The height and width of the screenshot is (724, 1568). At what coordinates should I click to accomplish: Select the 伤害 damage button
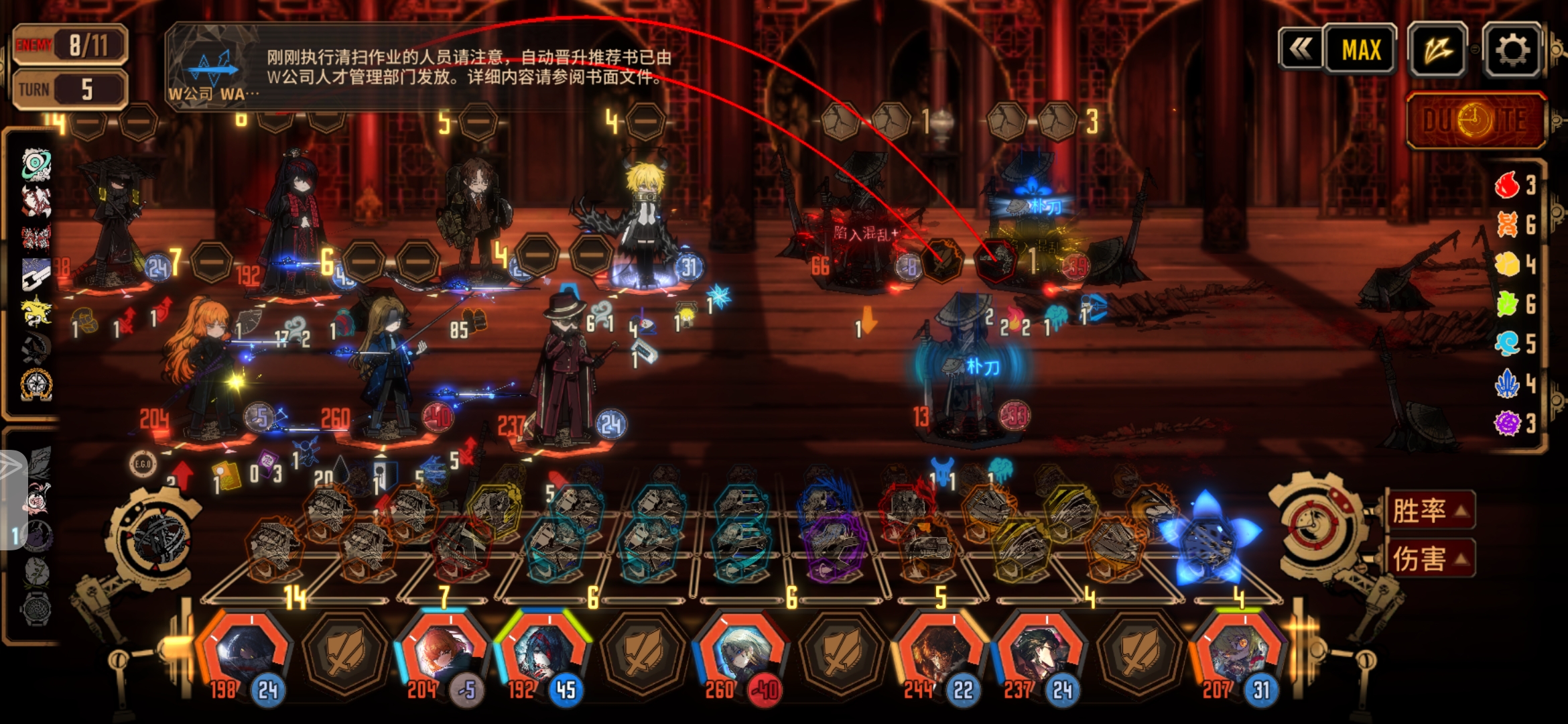click(x=1429, y=558)
